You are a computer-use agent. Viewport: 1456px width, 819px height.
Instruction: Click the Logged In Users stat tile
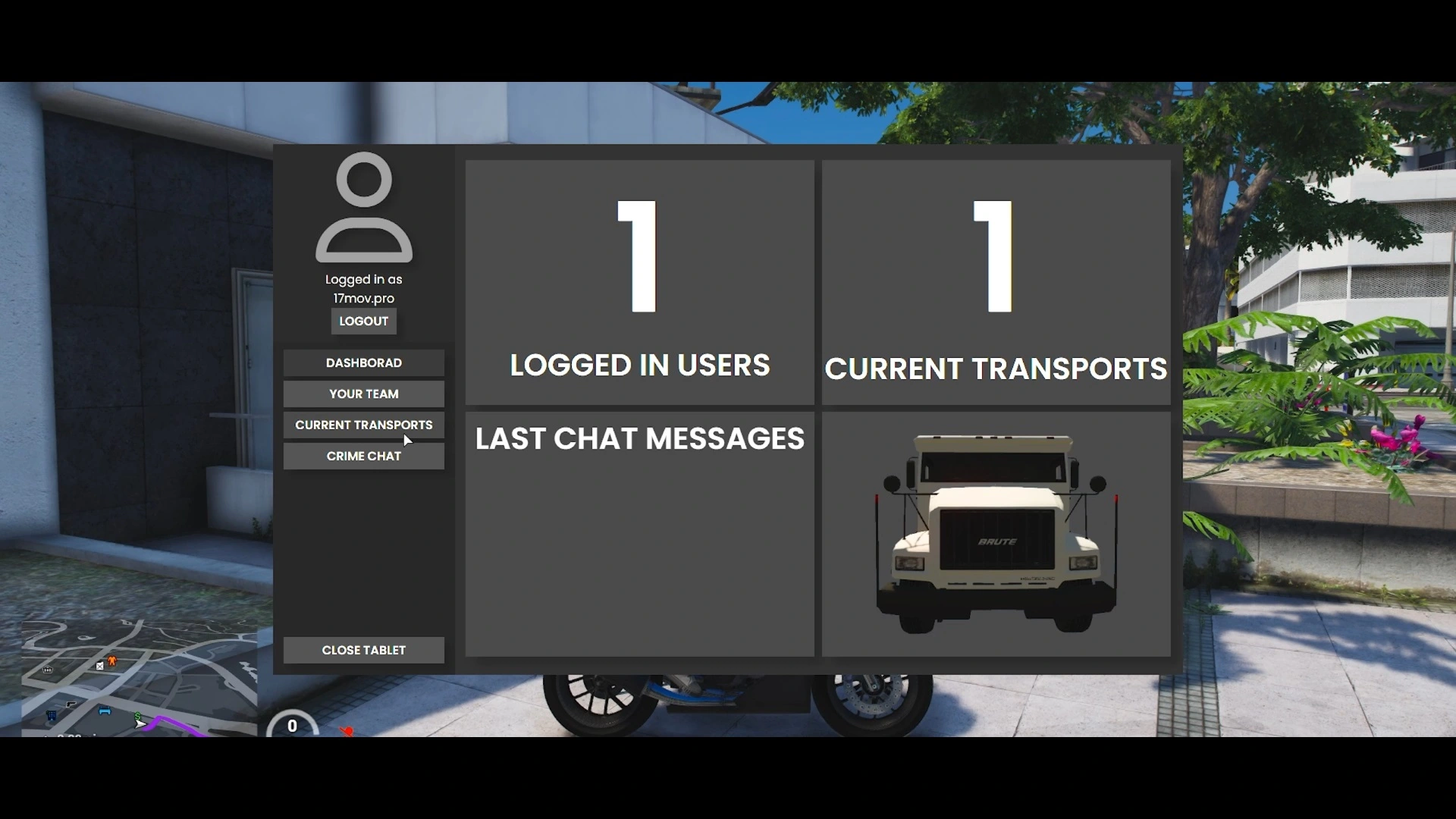tap(641, 281)
